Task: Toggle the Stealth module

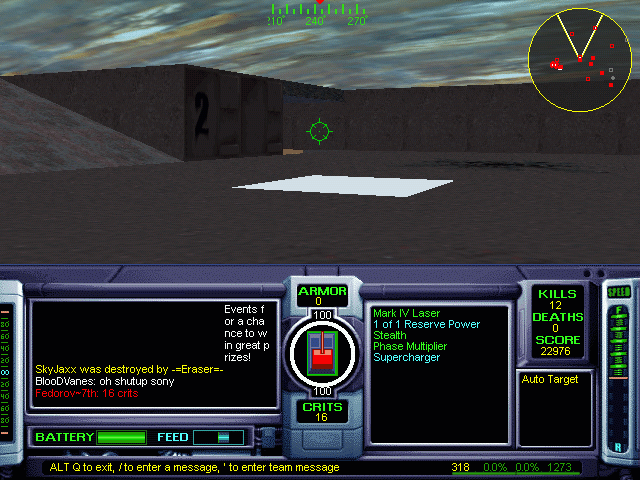Action: pos(390,335)
